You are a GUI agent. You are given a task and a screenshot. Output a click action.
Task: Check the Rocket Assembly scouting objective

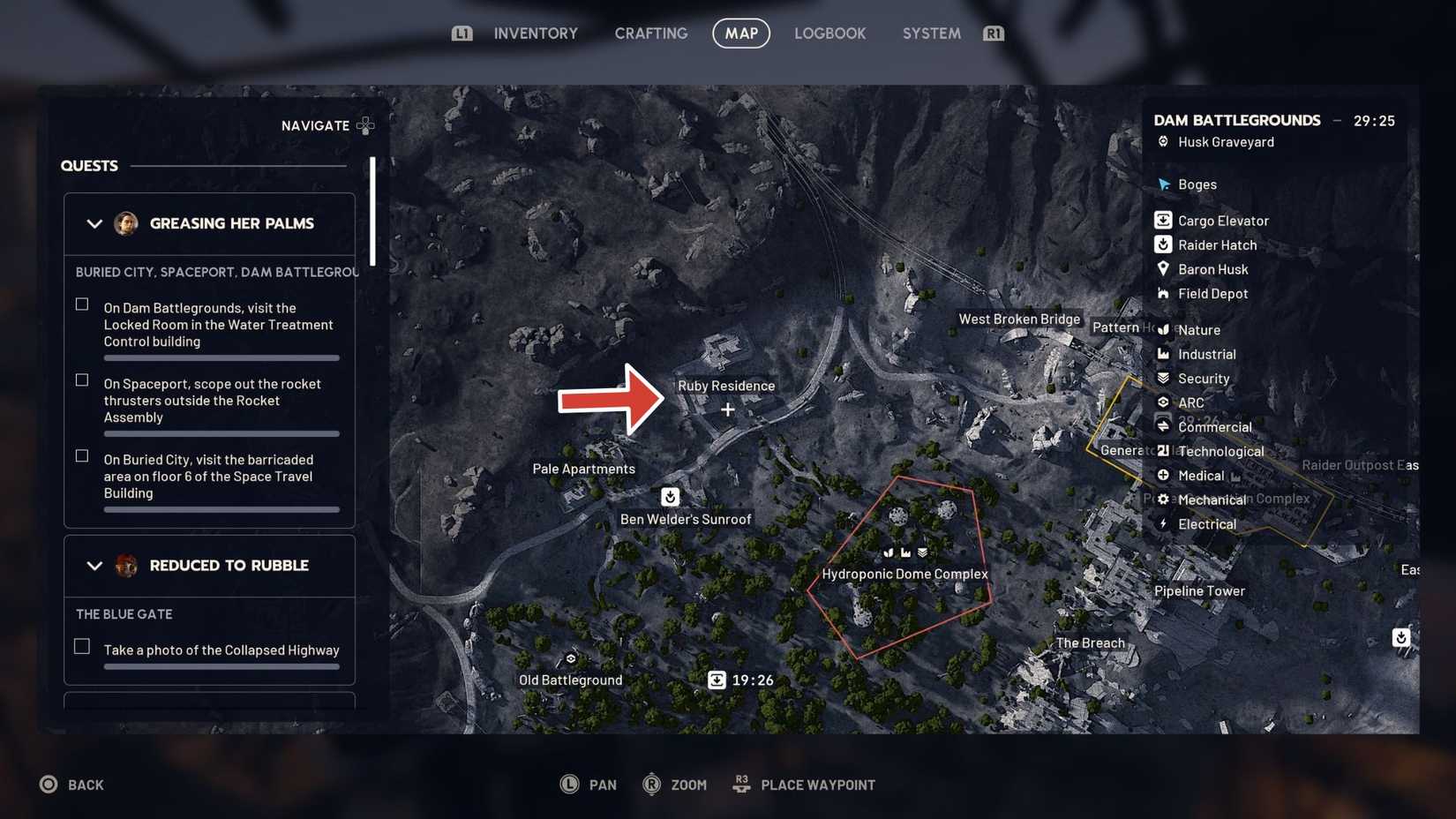(x=81, y=379)
